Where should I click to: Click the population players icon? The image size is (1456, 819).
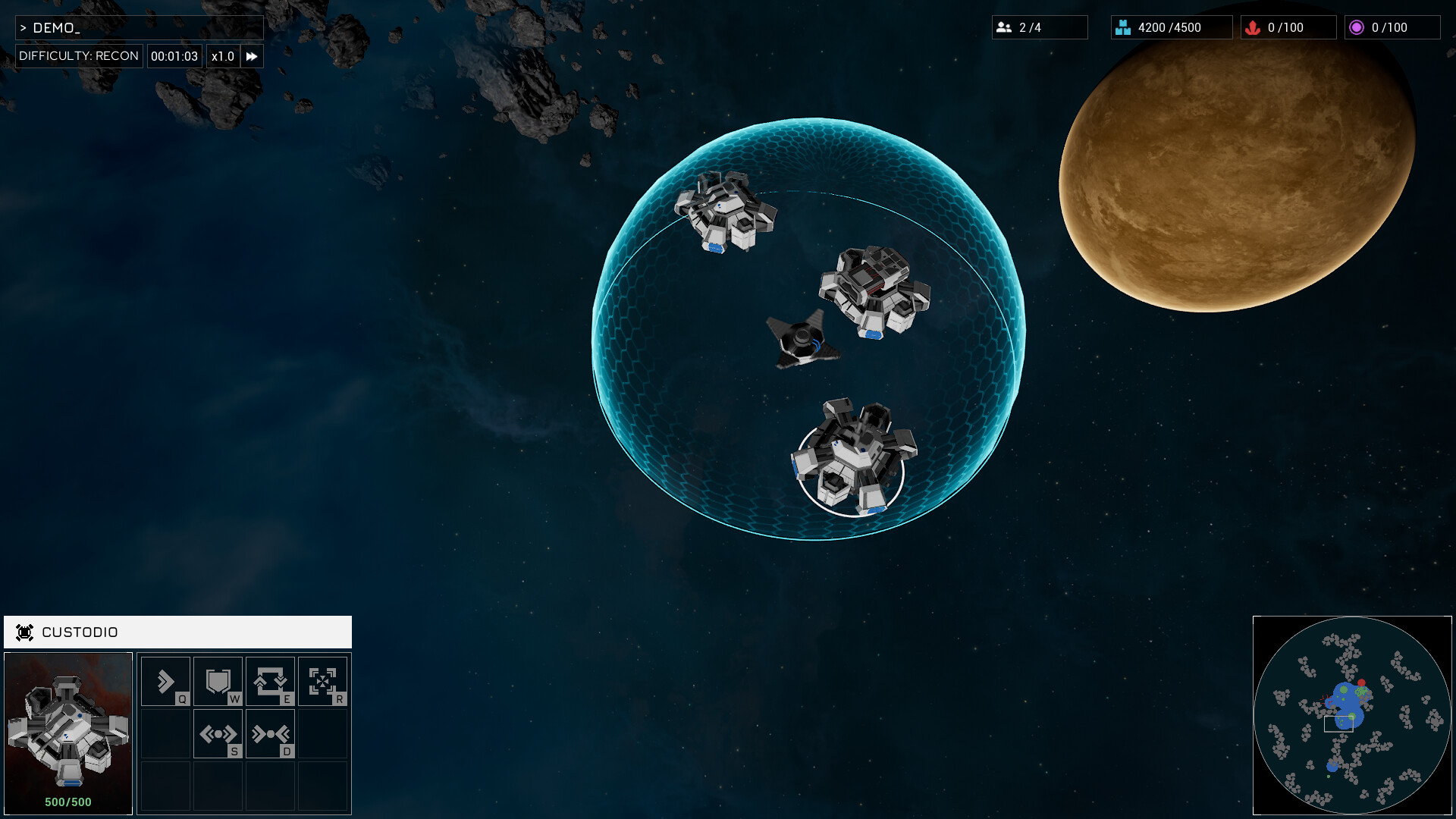pyautogui.click(x=1005, y=27)
